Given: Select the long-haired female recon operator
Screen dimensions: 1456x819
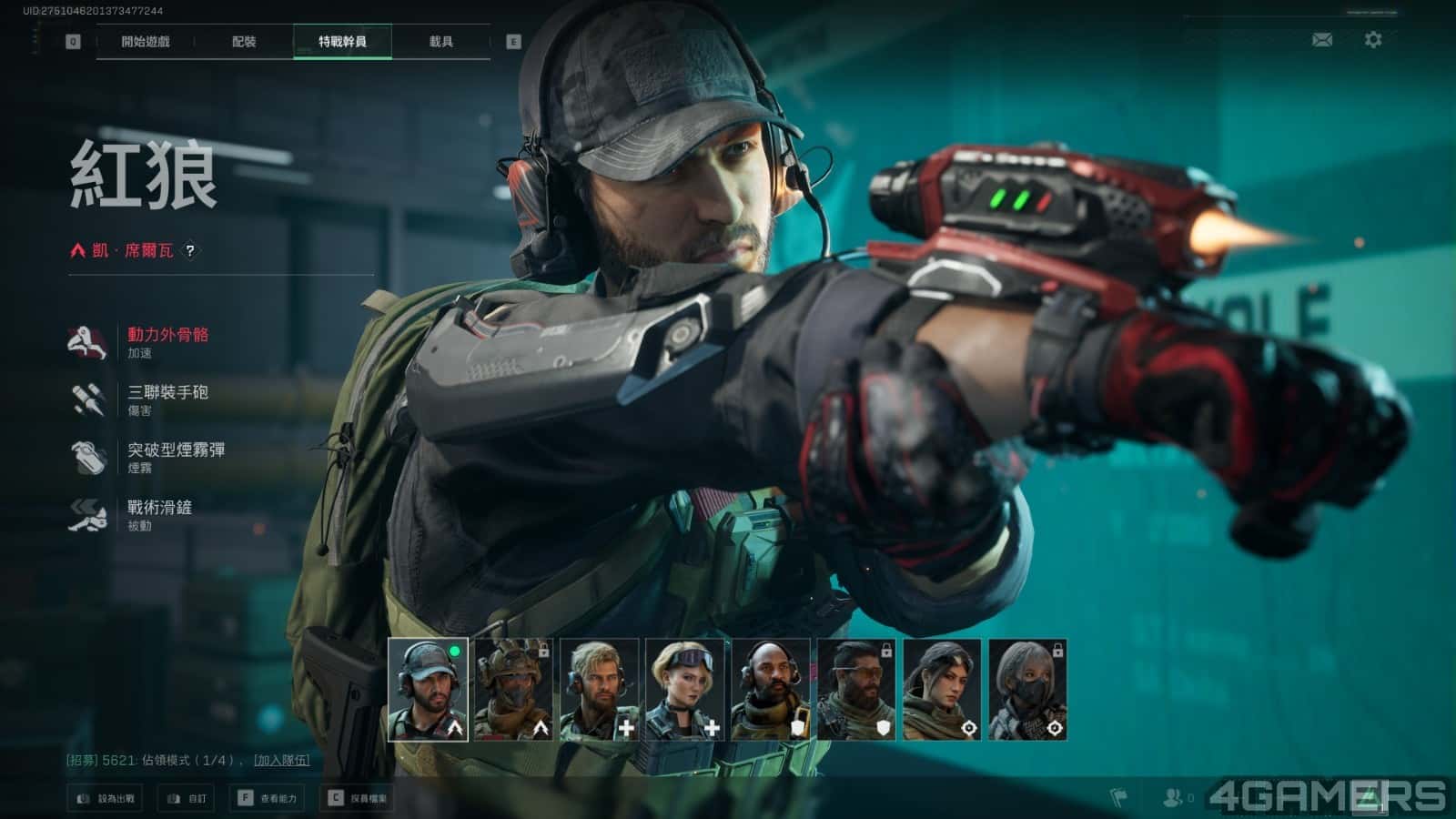Looking at the screenshot, I should (x=942, y=689).
